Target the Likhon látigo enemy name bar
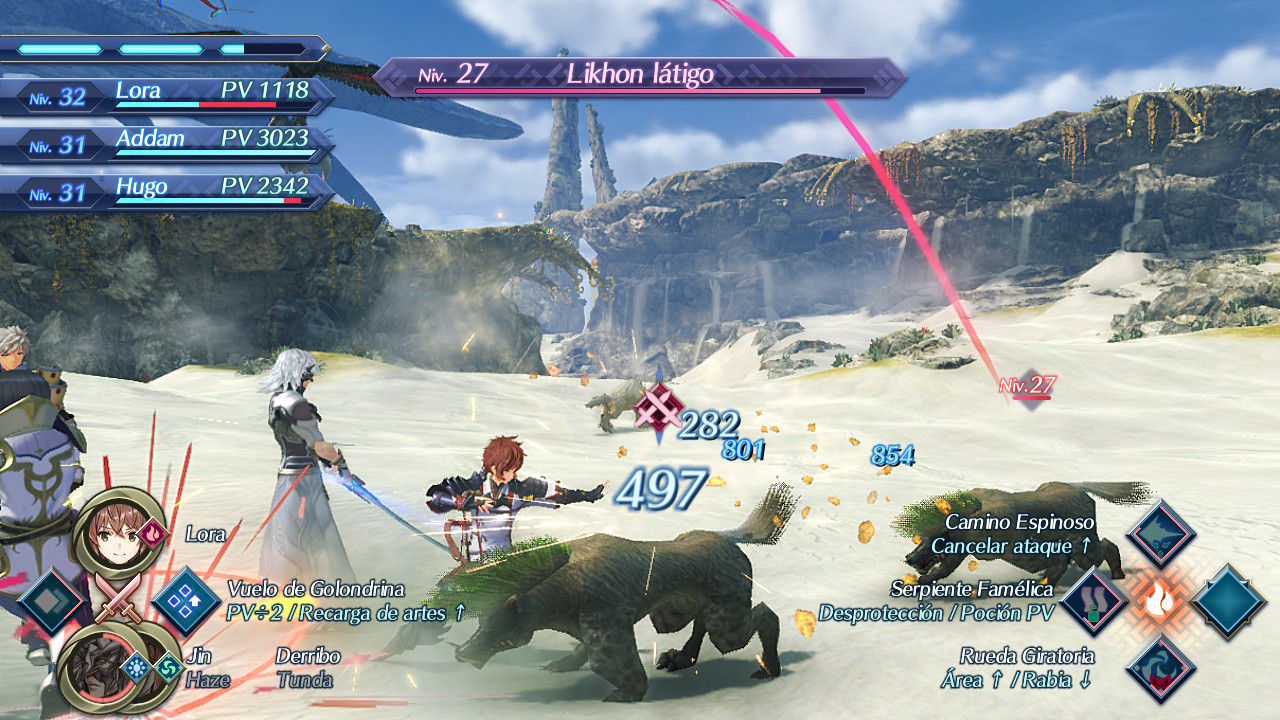The height and width of the screenshot is (720, 1280). 640,77
